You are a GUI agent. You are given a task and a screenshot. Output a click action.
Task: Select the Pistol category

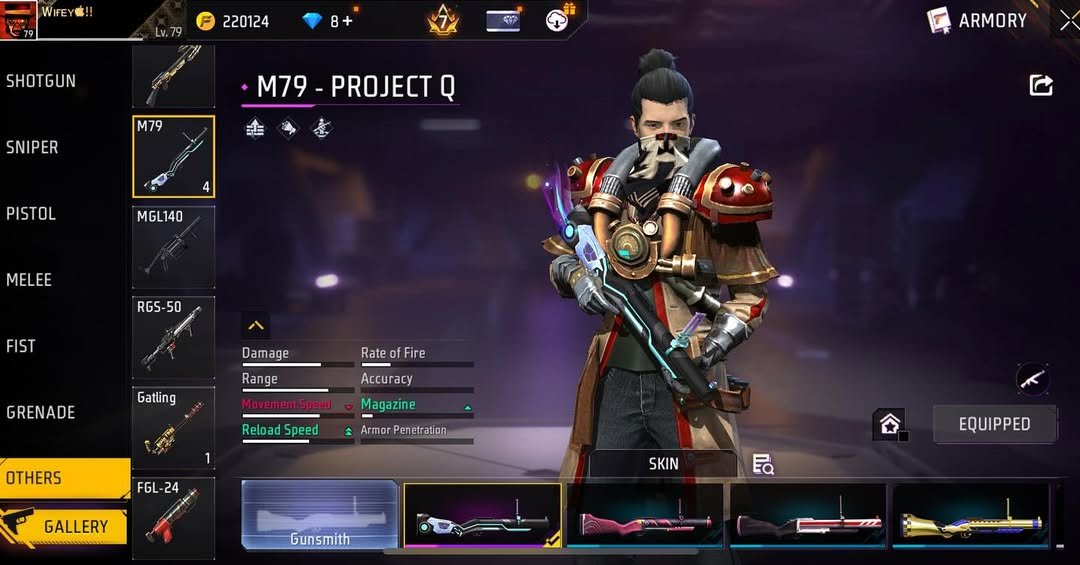pyautogui.click(x=31, y=213)
